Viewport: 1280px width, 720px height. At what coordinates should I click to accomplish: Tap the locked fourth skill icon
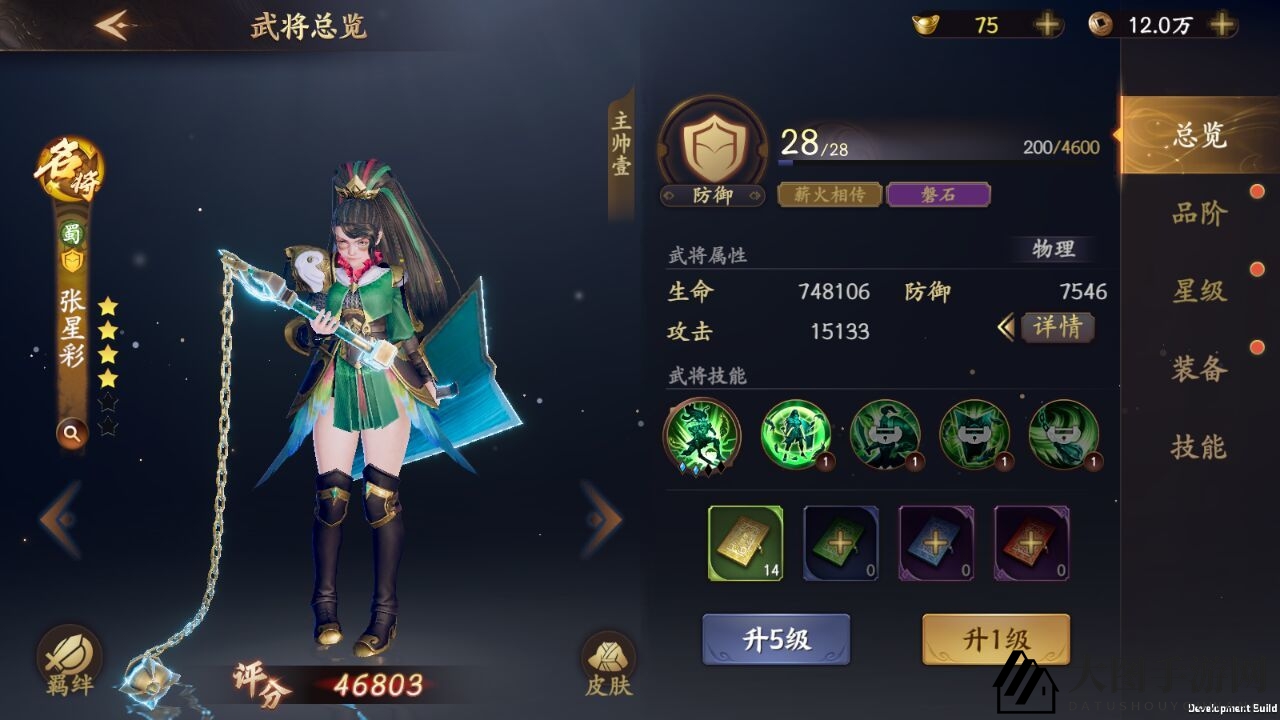[x=975, y=435]
